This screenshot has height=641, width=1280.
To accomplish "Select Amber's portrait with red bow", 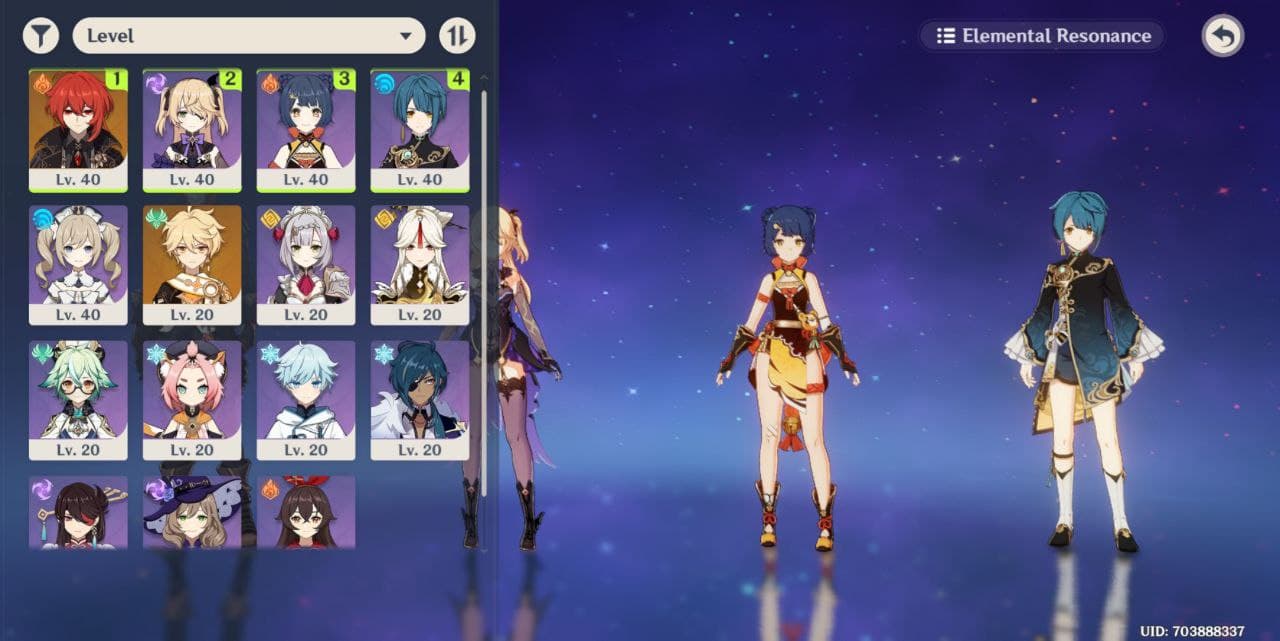I will coord(306,512).
